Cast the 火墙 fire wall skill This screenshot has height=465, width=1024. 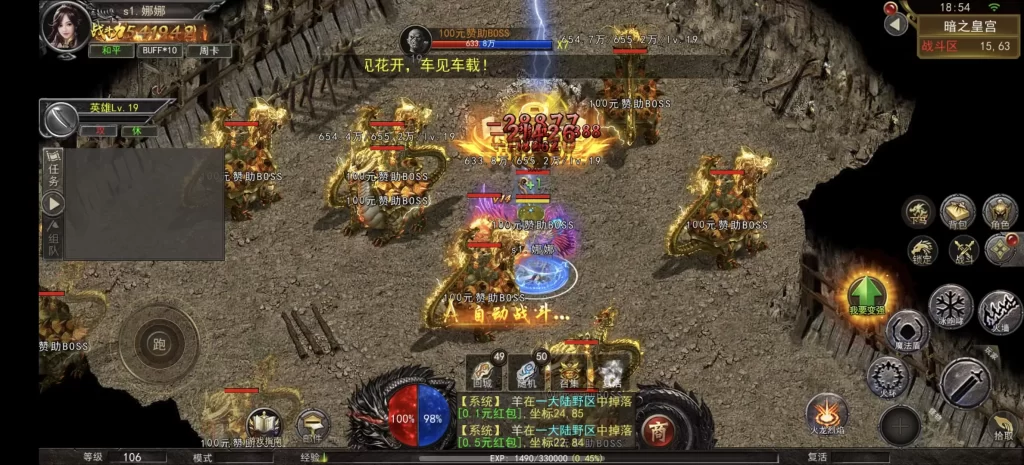(998, 311)
